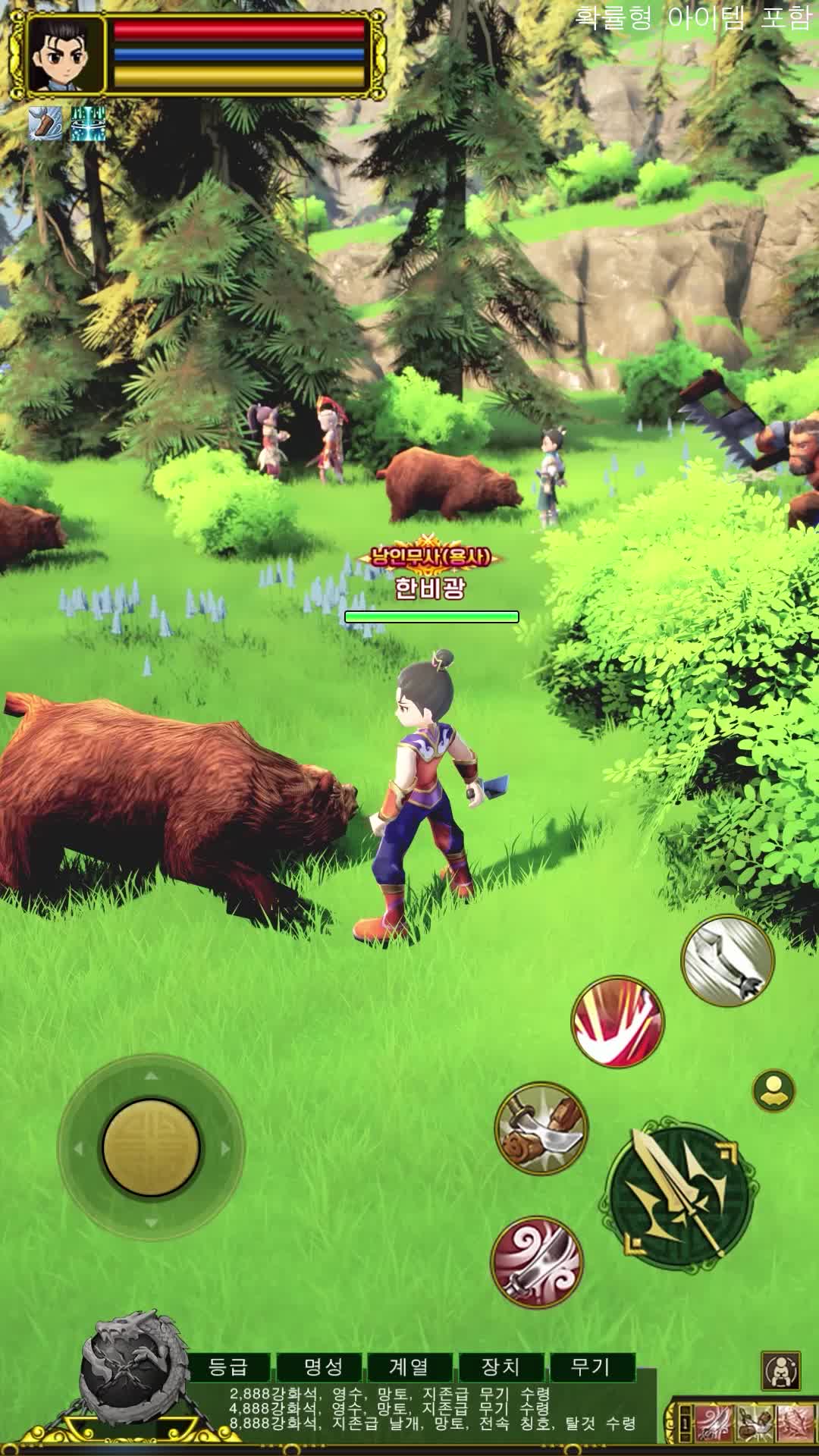Use the swirling cloud blade skill
Screen dimensions: 819x1456
click(x=537, y=1262)
